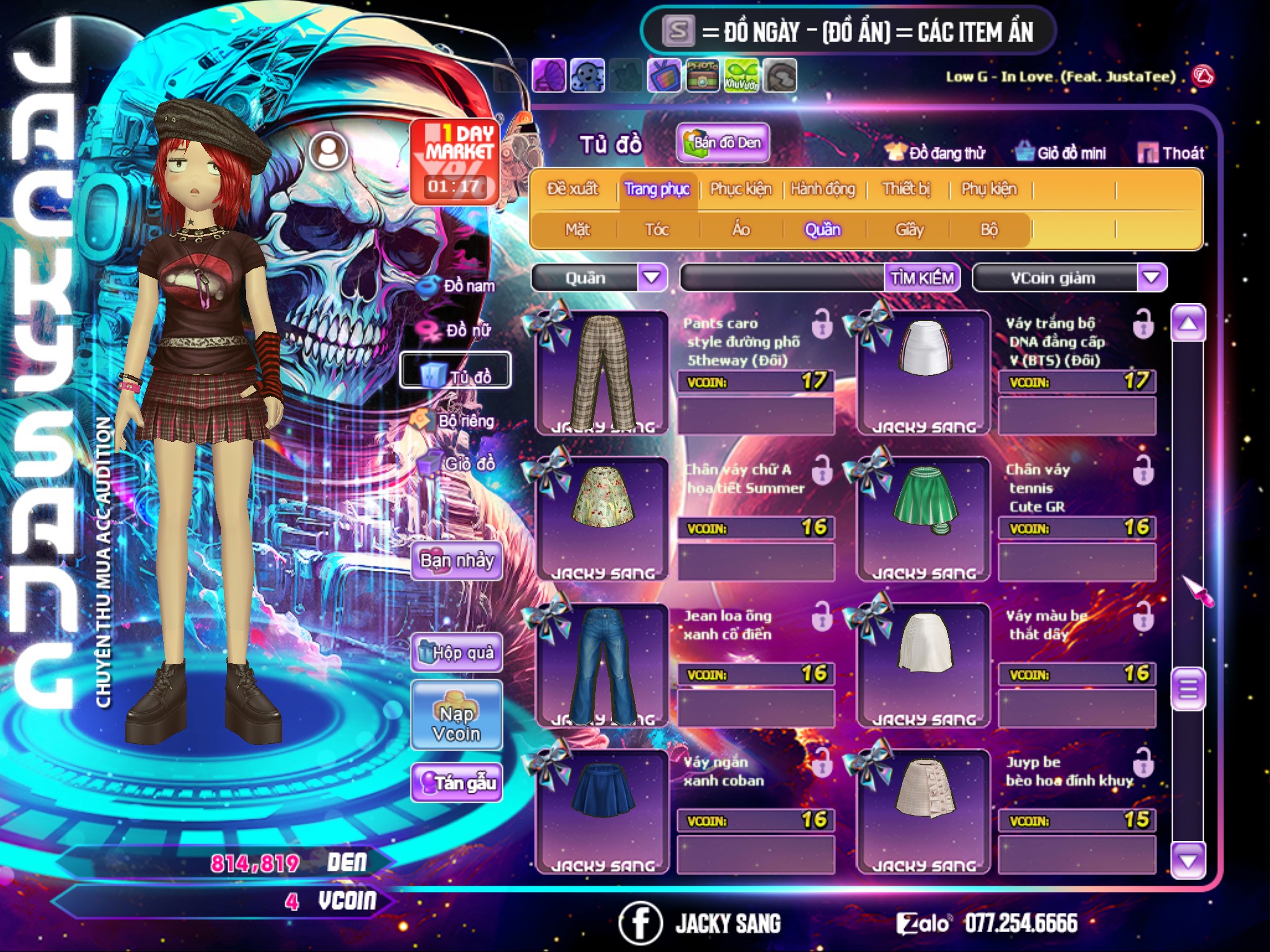Switch to the Phục kiện tab
Screen dimensions: 1270x952
point(740,189)
